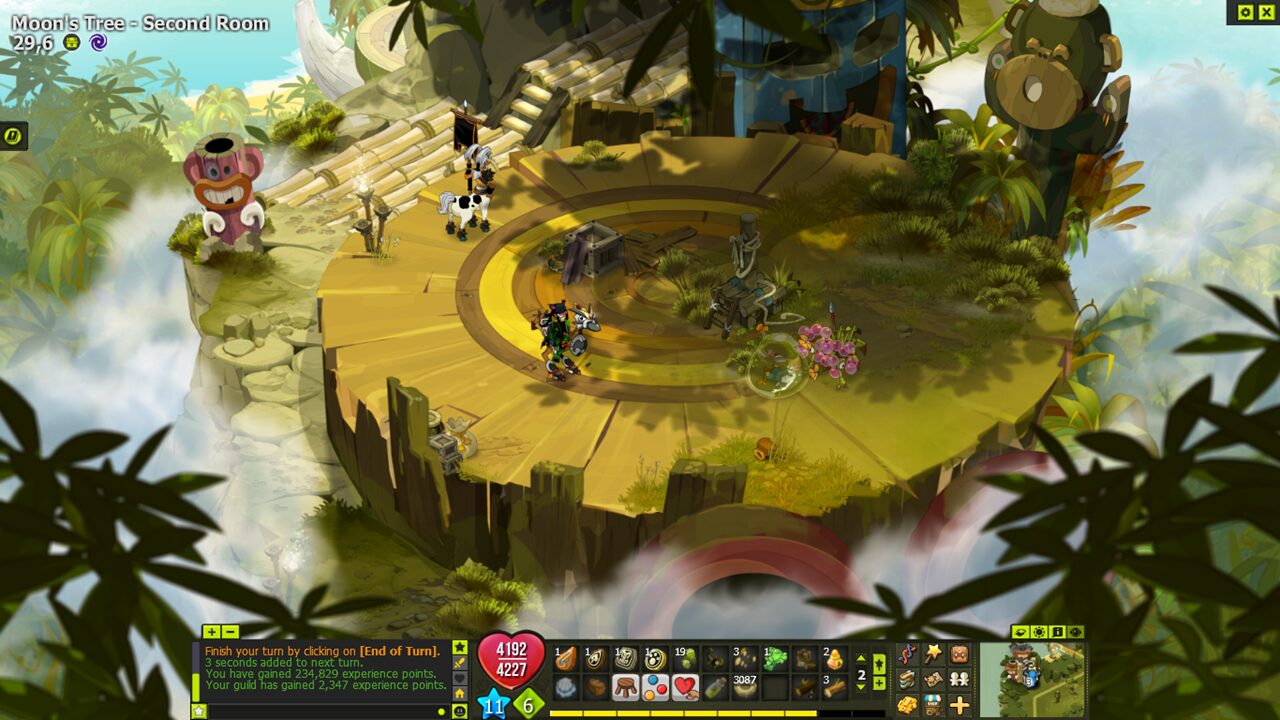The width and height of the screenshot is (1280, 720).
Task: Click the home icon in the chat sidebar
Action: 460,692
